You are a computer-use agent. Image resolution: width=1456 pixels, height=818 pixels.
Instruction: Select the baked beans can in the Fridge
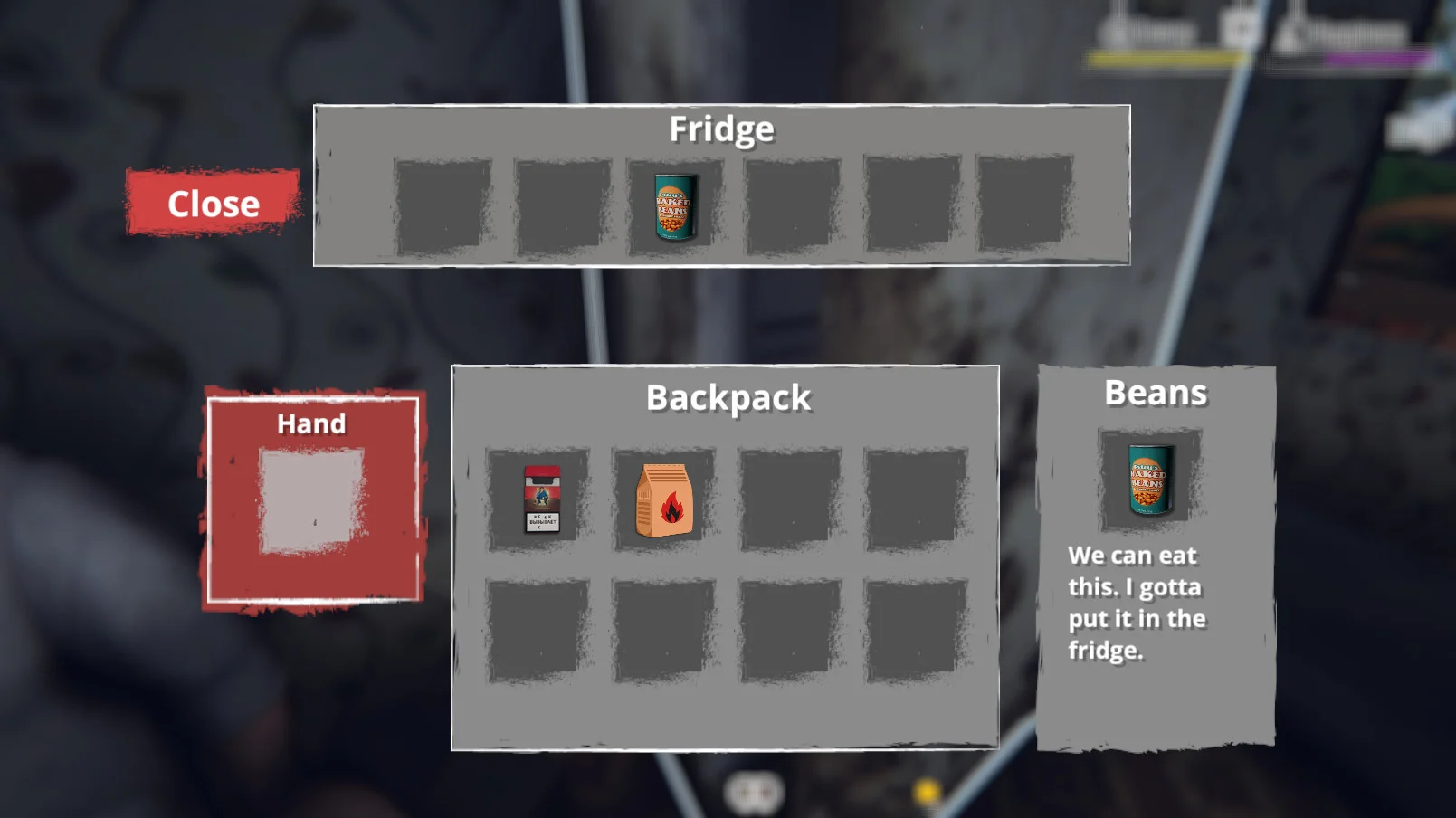674,207
